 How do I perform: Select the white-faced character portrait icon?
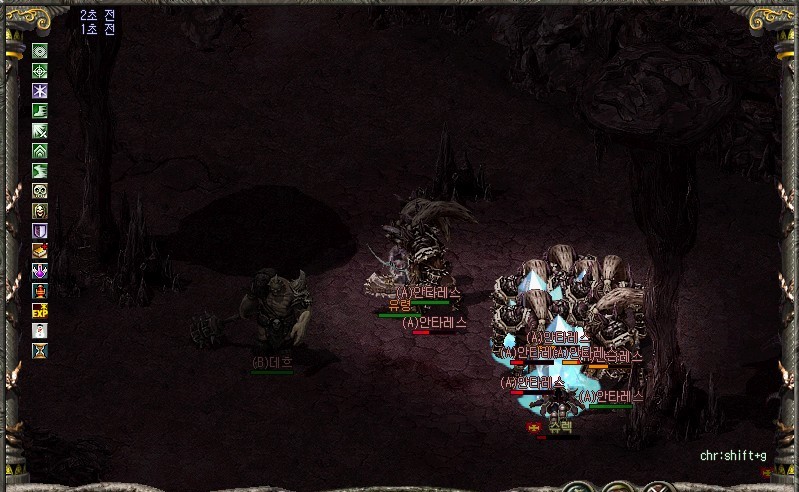40,330
